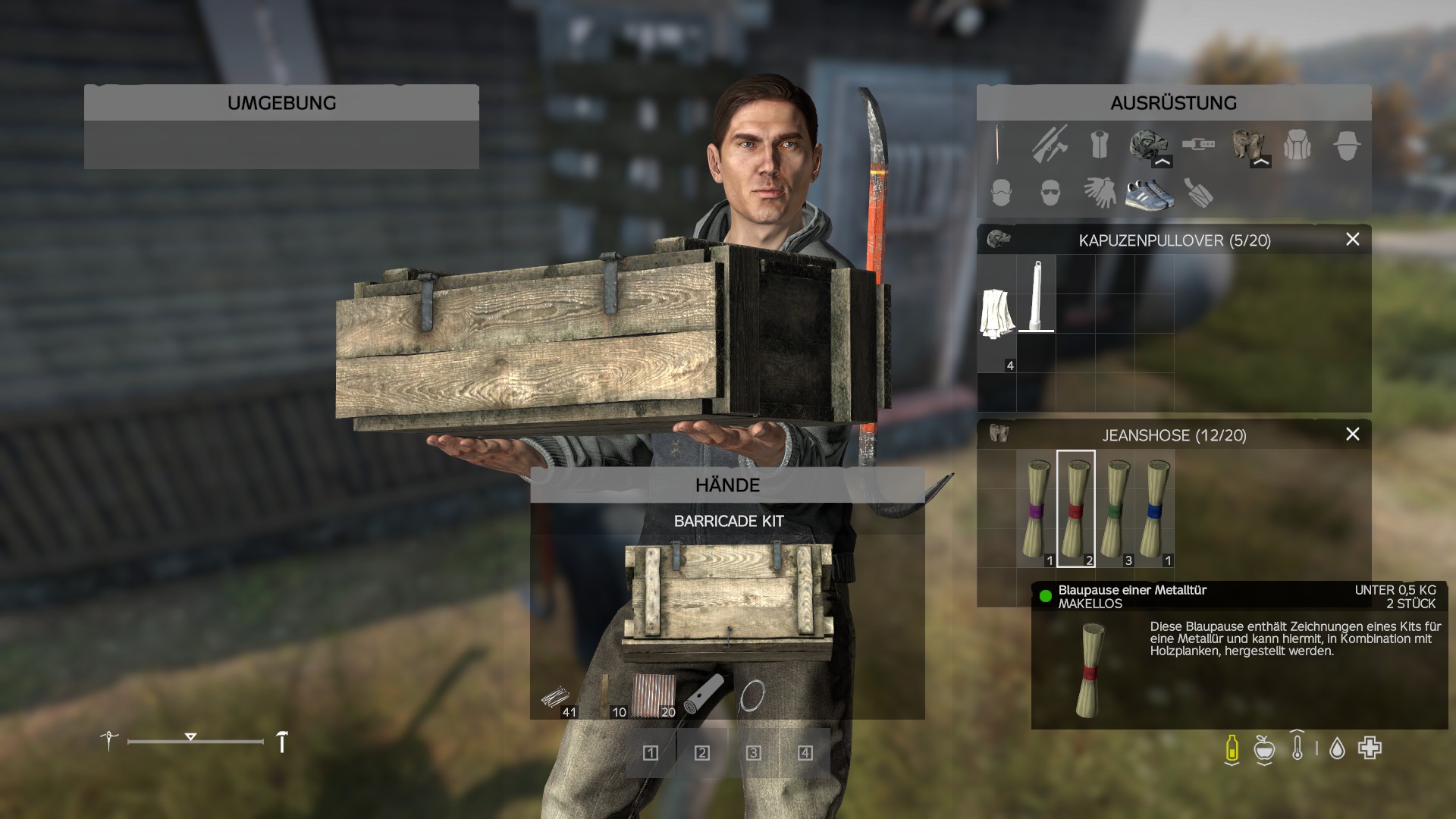This screenshot has height=819, width=1456.
Task: Select the red-banded blueprint scroll
Action: tap(1075, 508)
